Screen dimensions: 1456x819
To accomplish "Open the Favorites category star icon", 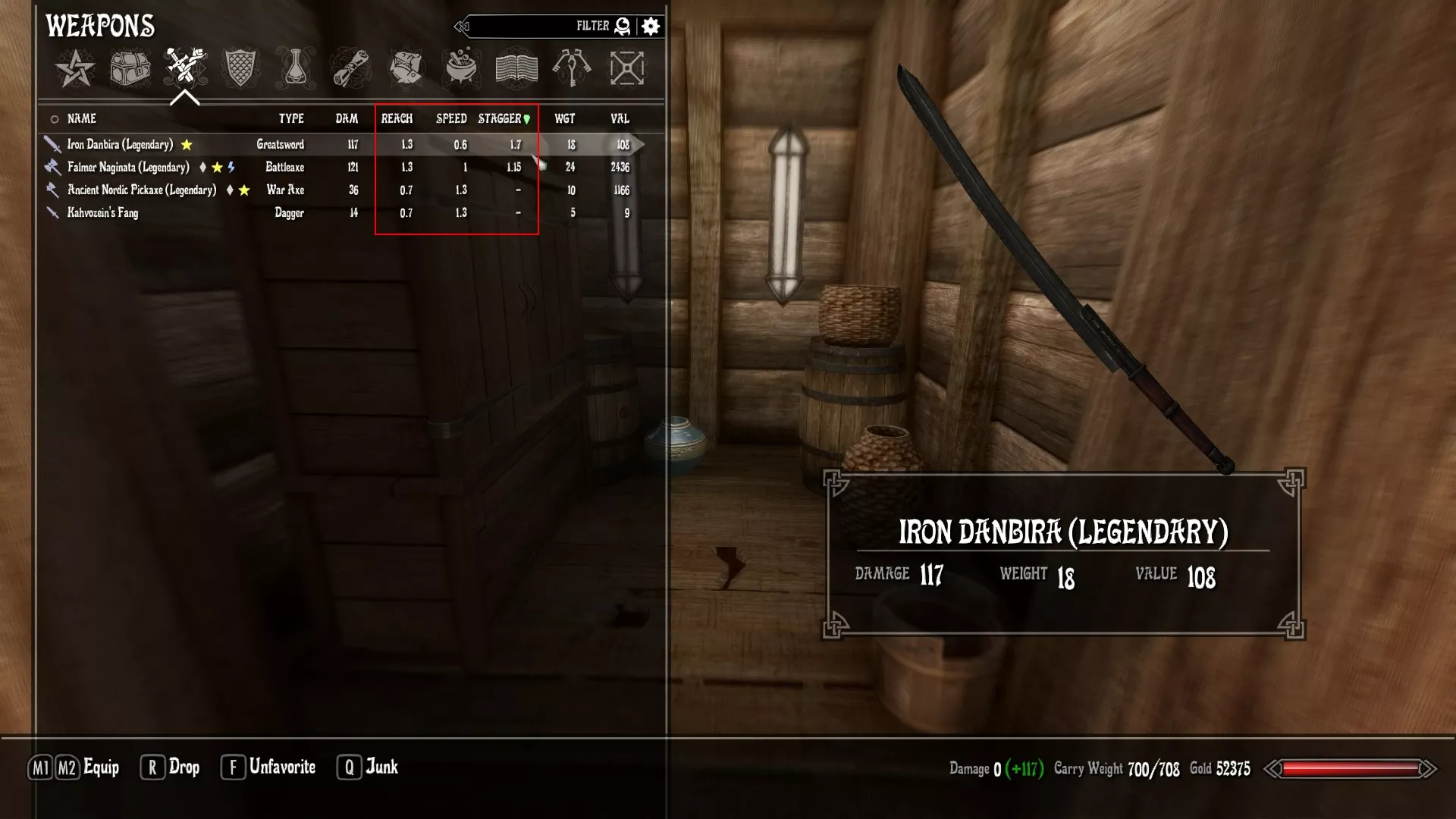I will [x=75, y=68].
